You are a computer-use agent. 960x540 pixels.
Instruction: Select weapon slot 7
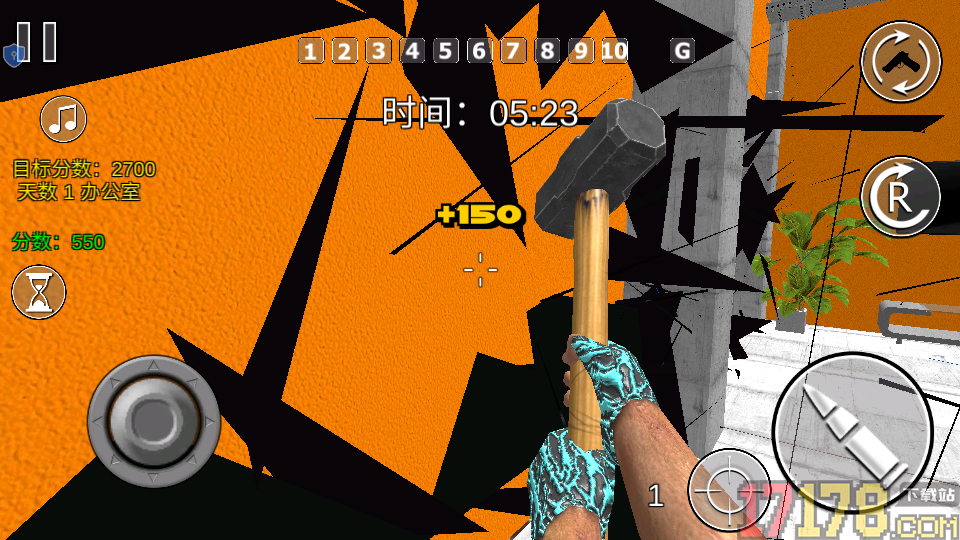(x=513, y=51)
